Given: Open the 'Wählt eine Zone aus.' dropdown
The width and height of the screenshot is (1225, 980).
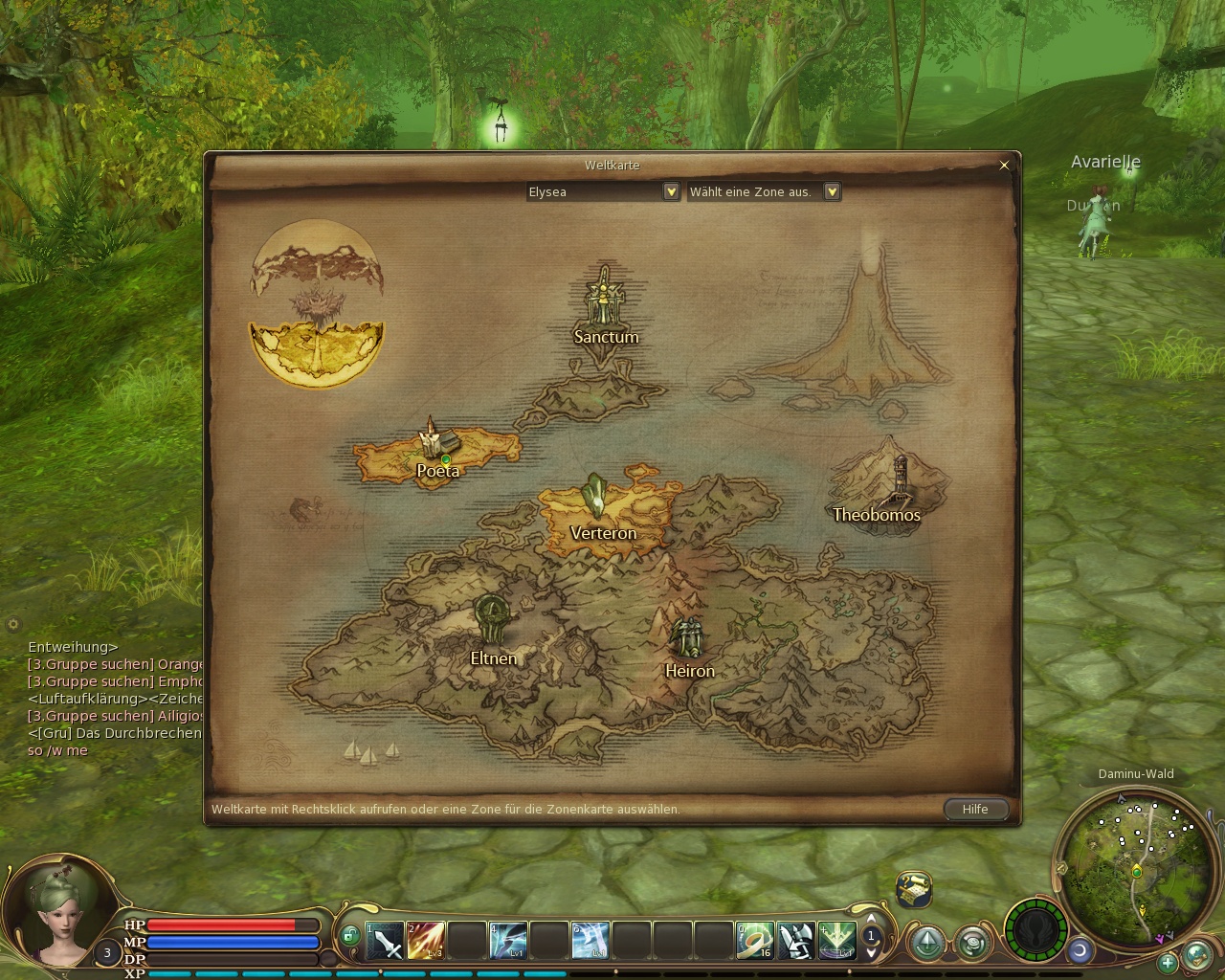Looking at the screenshot, I should point(832,191).
